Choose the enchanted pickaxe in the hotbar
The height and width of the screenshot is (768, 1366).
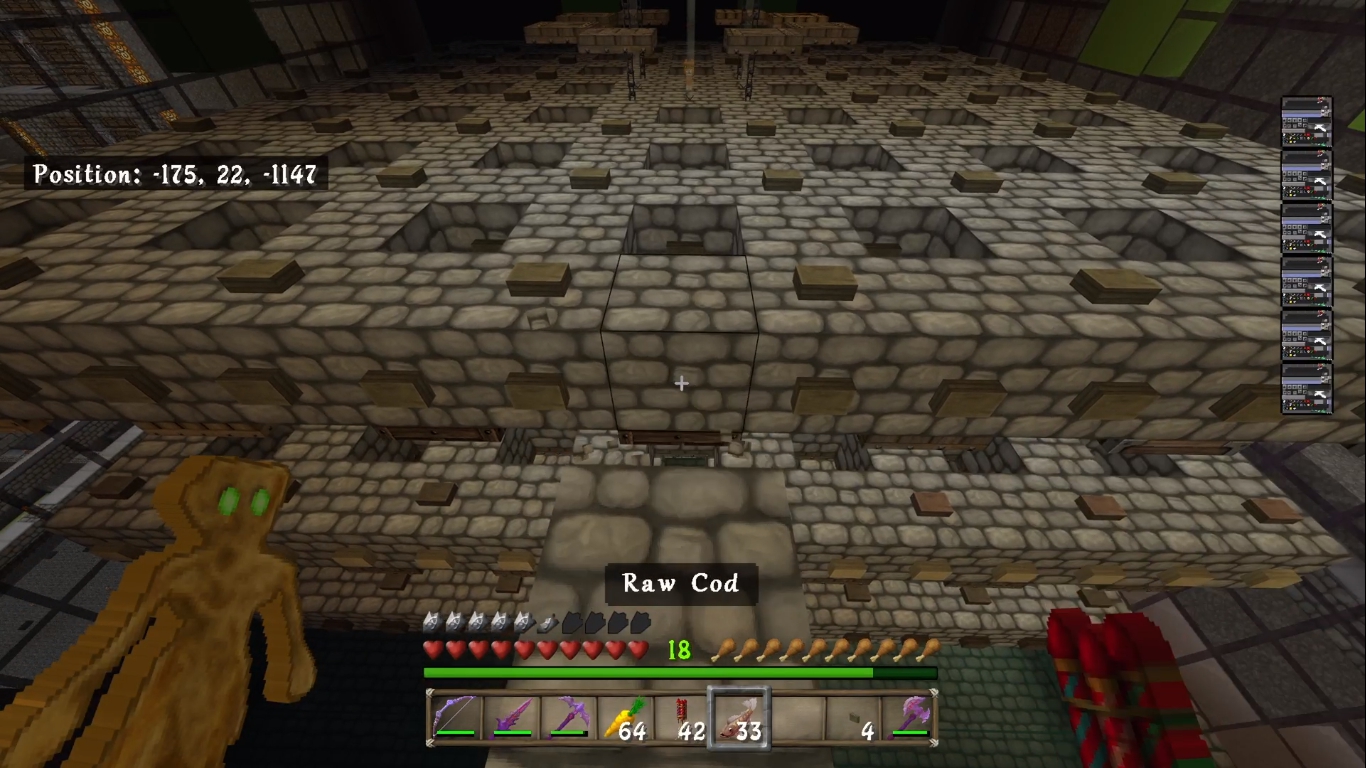click(x=567, y=718)
